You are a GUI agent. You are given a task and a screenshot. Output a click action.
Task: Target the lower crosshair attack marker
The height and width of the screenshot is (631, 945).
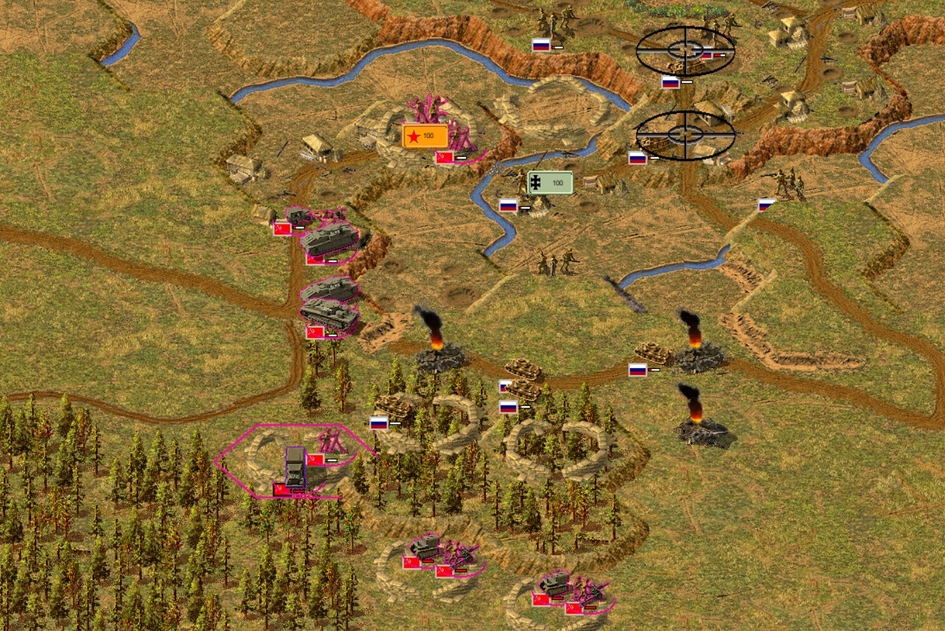(685, 133)
